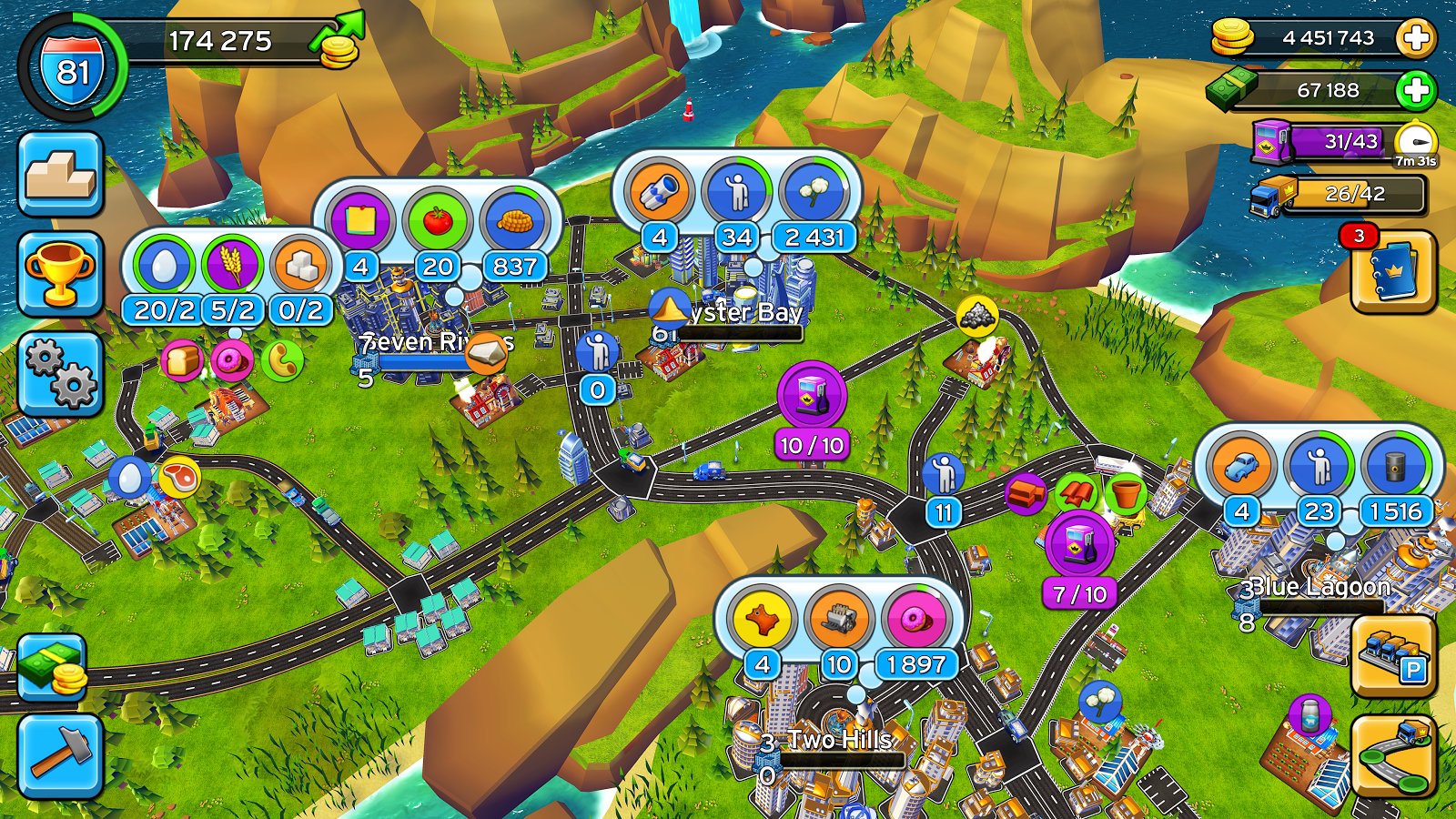Open the truck parking garage button
Viewport: 1456px width, 819px height.
tap(1393, 655)
